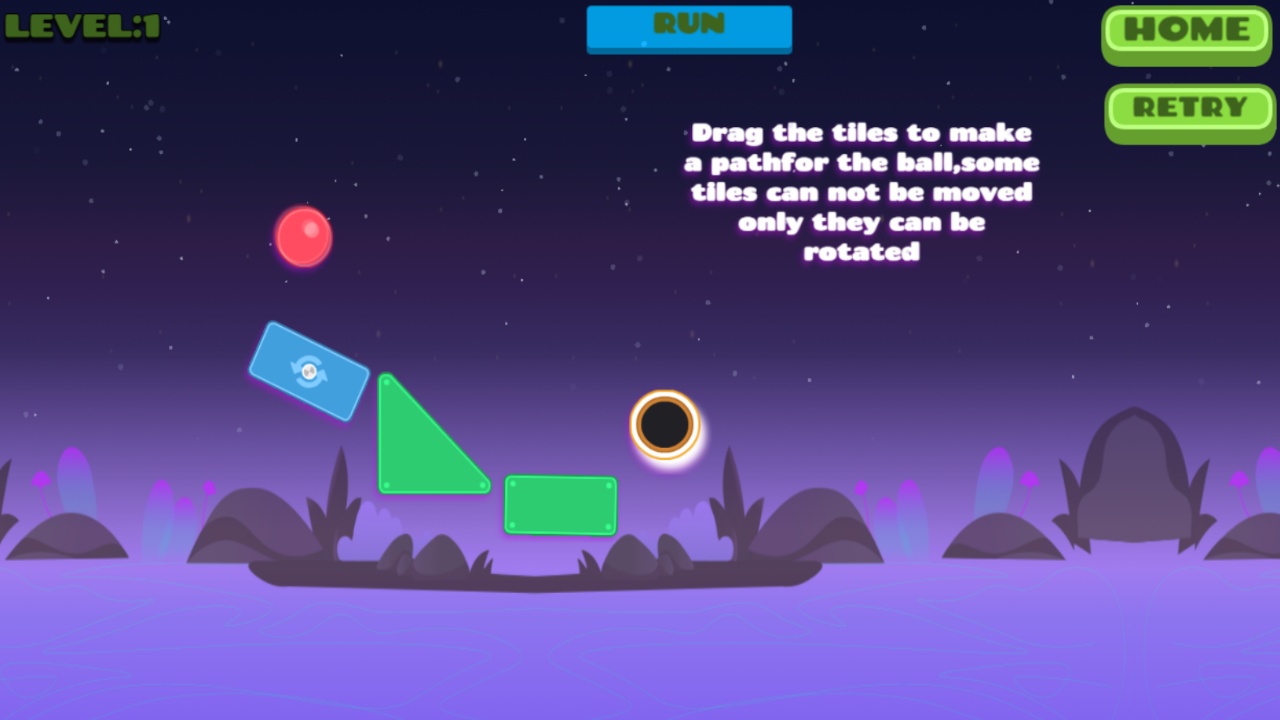
Task: Click the word RUN at the top
Action: coord(688,23)
